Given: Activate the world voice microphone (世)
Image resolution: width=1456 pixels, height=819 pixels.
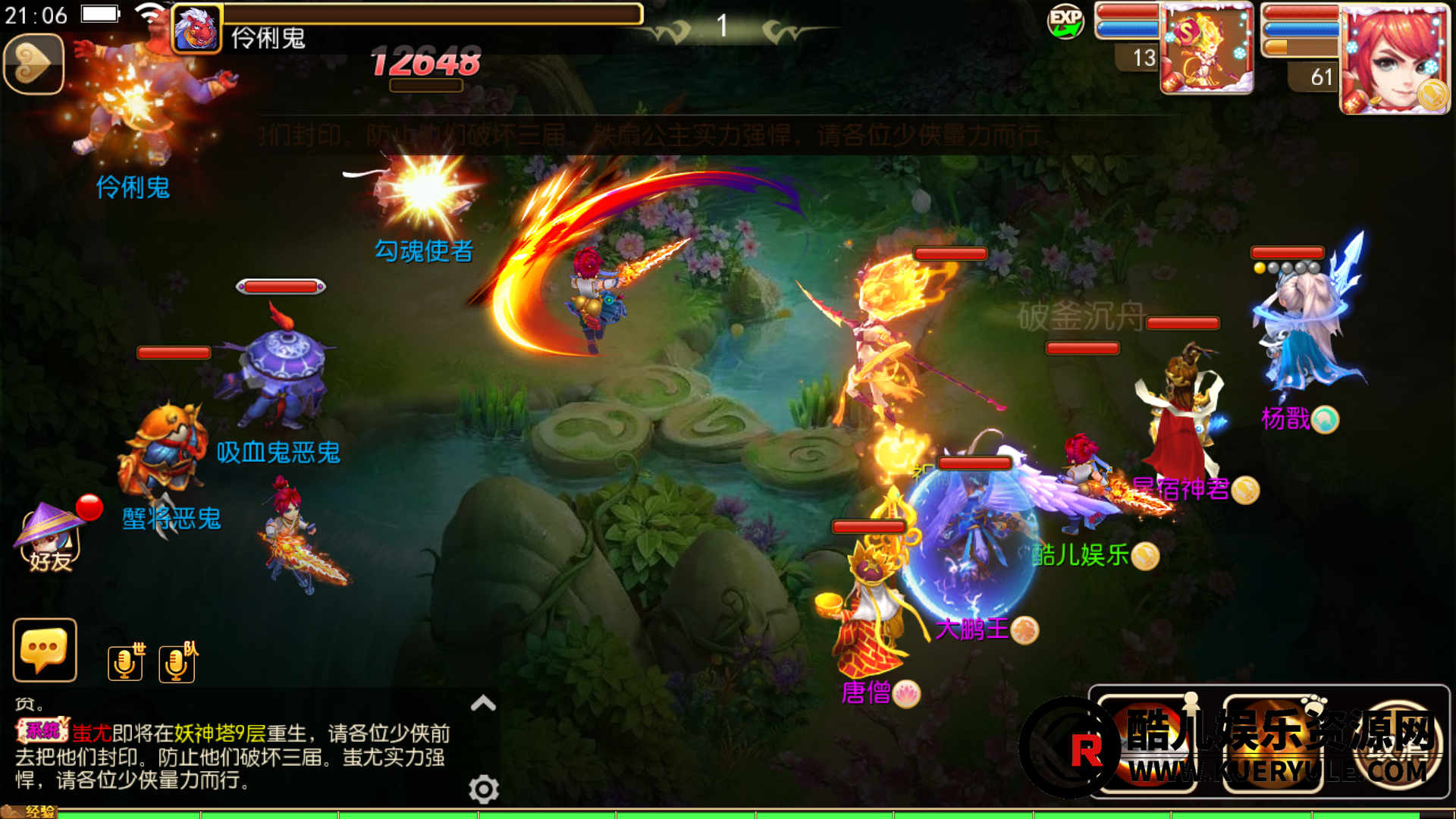Looking at the screenshot, I should pyautogui.click(x=126, y=663).
